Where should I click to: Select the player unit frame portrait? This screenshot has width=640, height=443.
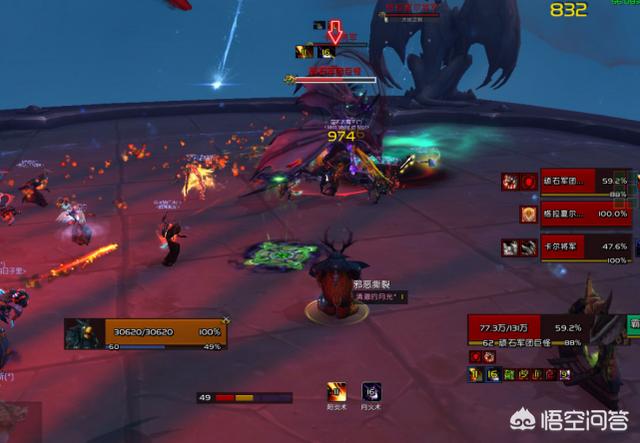coord(81,333)
